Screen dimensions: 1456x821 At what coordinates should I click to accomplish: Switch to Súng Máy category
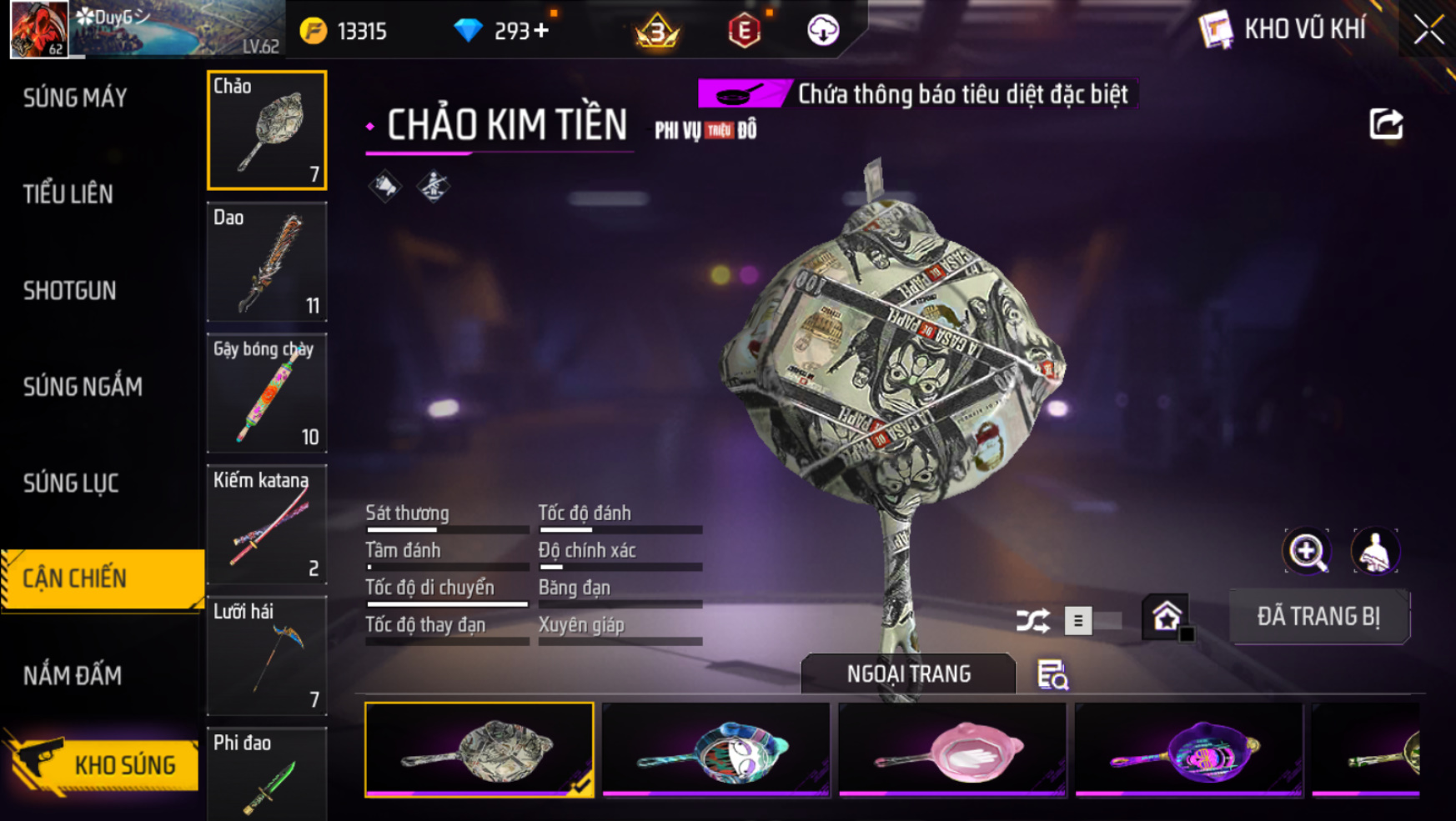pyautogui.click(x=75, y=98)
